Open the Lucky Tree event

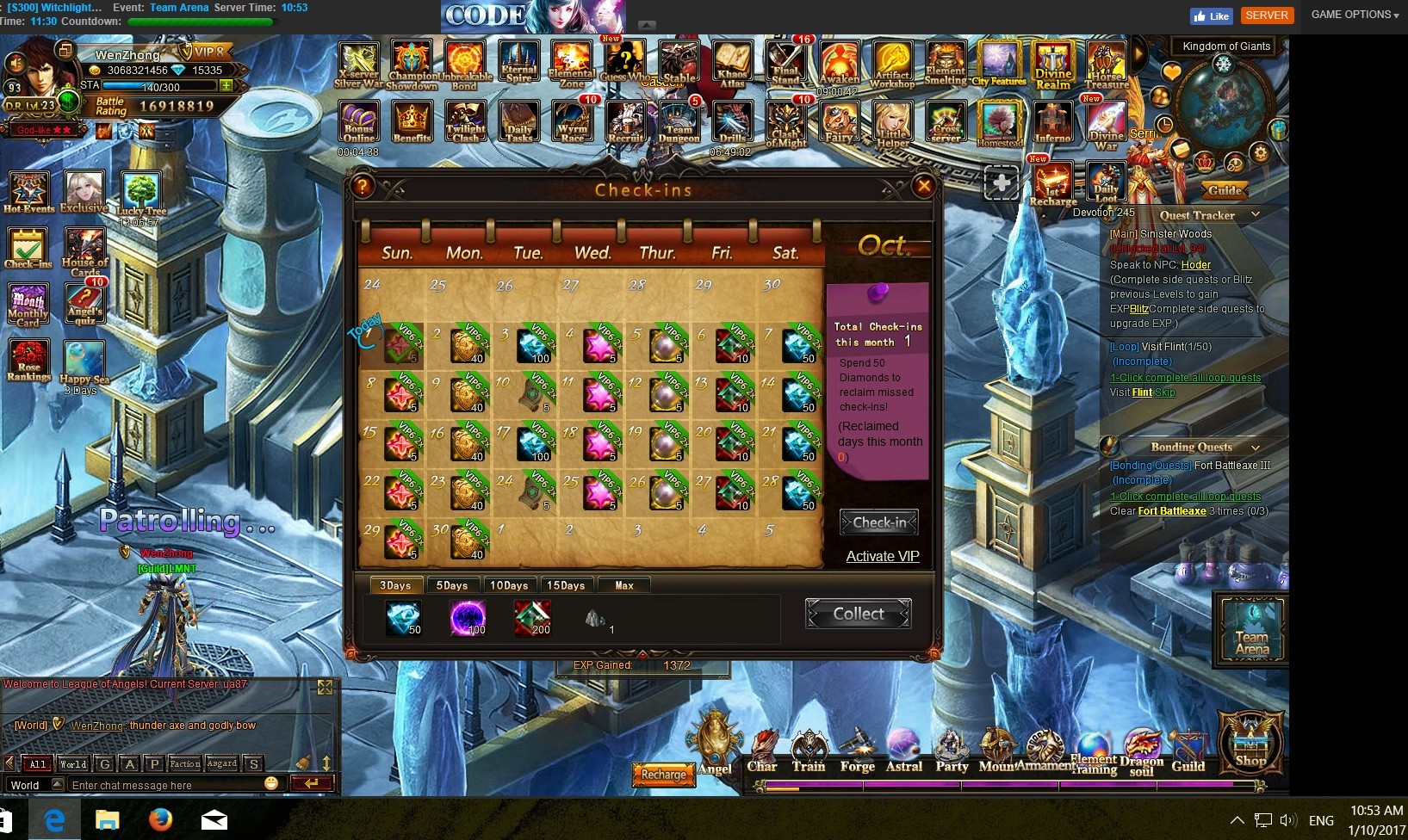[x=140, y=195]
